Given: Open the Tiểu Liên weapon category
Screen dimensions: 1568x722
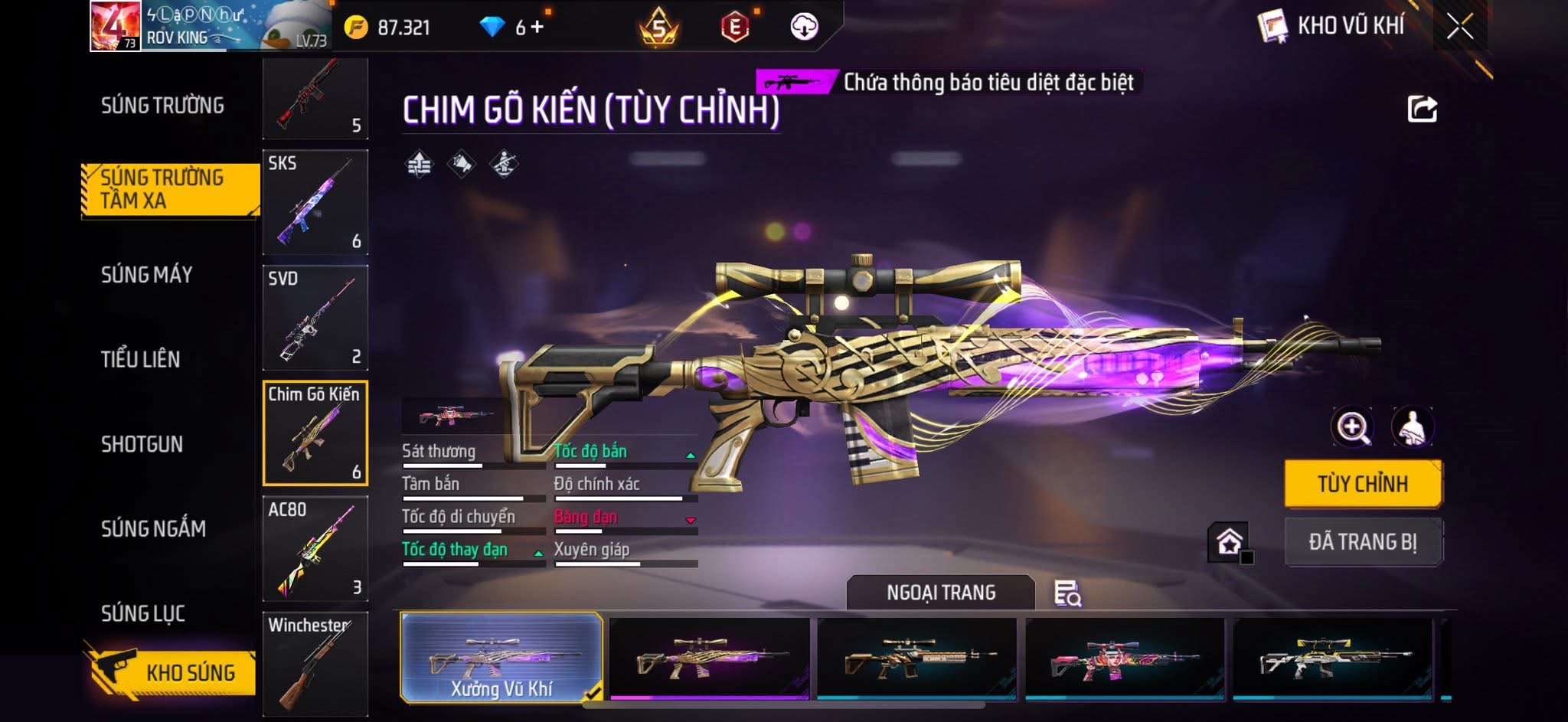Looking at the screenshot, I should (140, 359).
